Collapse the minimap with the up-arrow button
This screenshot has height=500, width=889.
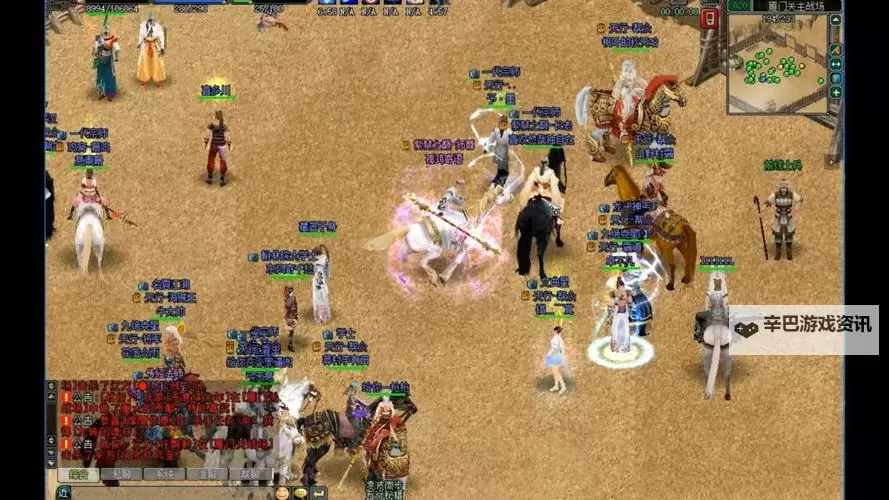coord(835,22)
